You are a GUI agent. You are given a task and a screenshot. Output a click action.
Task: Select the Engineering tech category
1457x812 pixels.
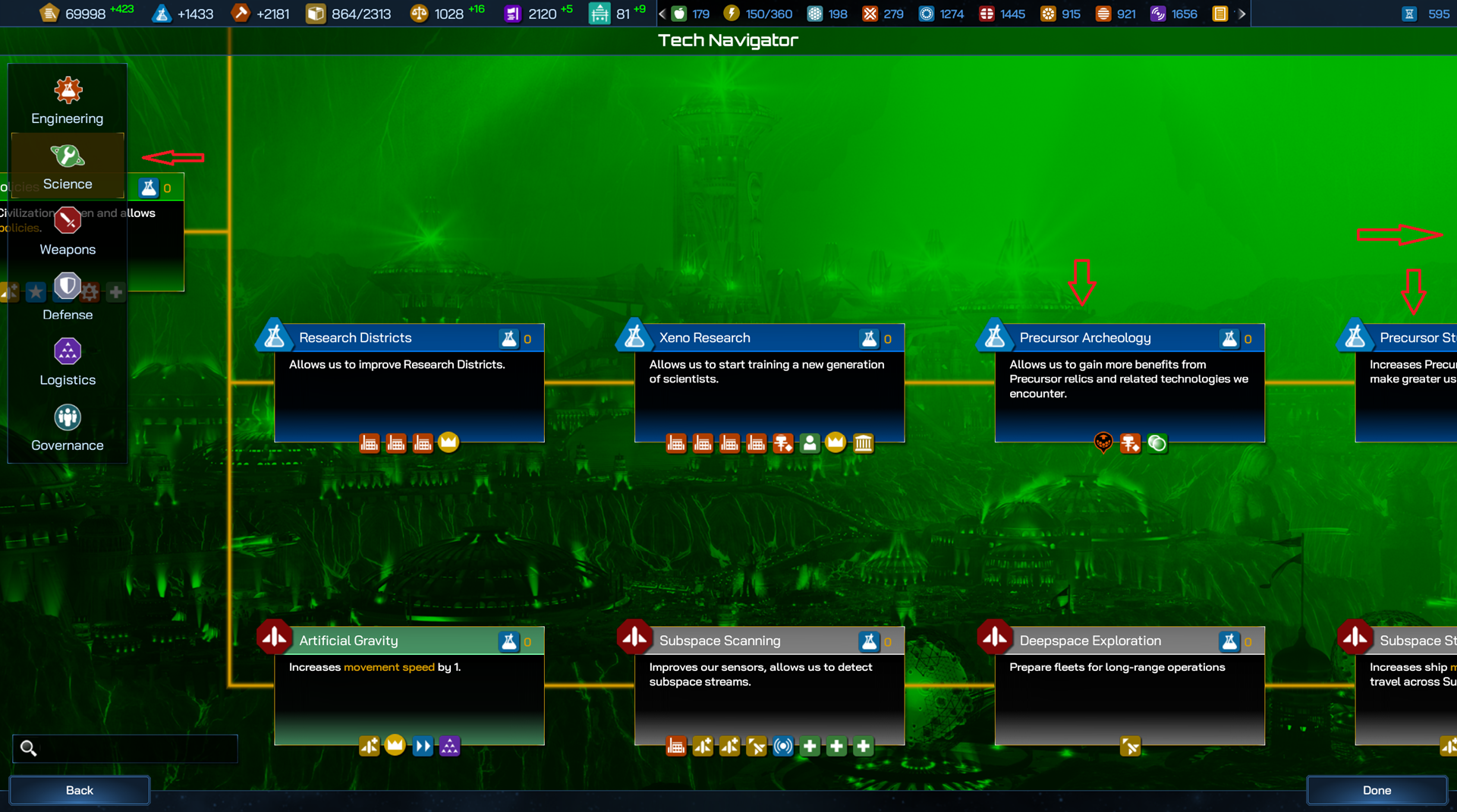pos(68,100)
